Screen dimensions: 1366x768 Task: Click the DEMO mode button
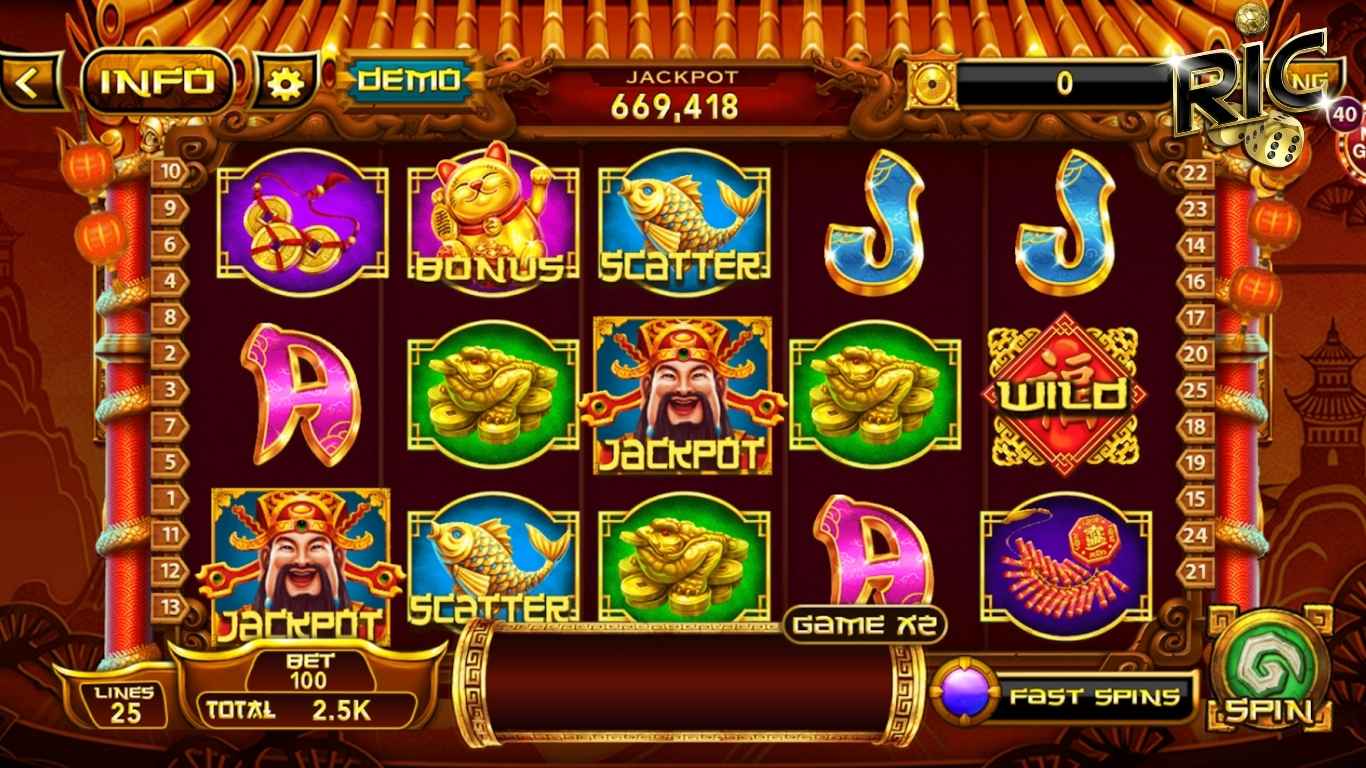click(x=408, y=81)
